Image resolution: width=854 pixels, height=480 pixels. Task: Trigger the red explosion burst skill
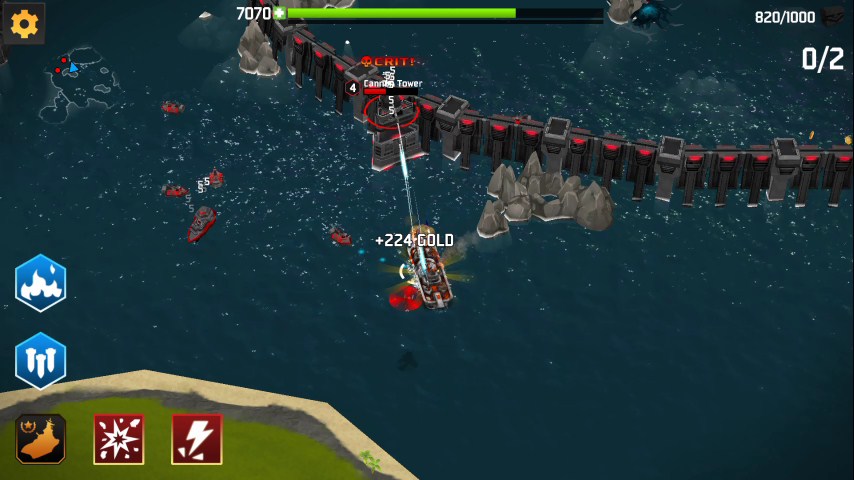point(119,439)
